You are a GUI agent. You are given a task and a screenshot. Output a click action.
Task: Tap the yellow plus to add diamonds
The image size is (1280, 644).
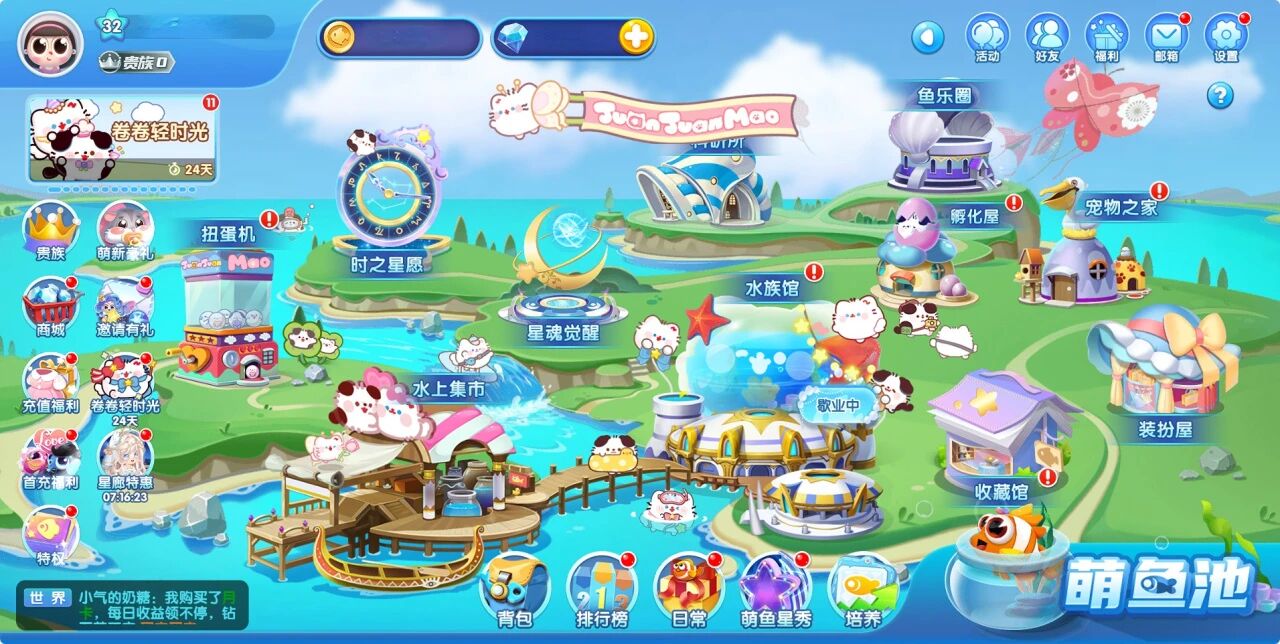[x=636, y=38]
